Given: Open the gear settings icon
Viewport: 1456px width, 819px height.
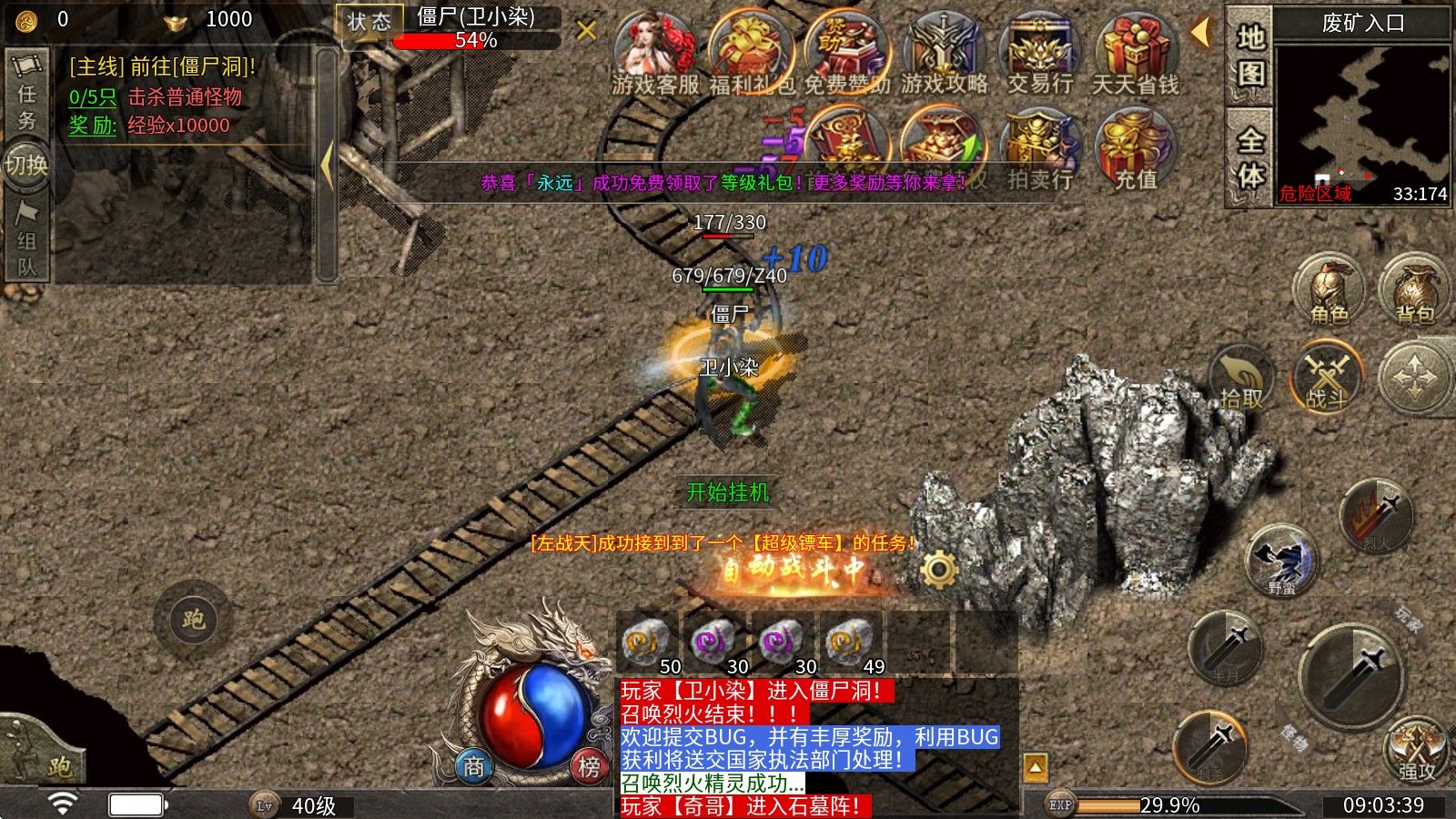Looking at the screenshot, I should (x=938, y=571).
